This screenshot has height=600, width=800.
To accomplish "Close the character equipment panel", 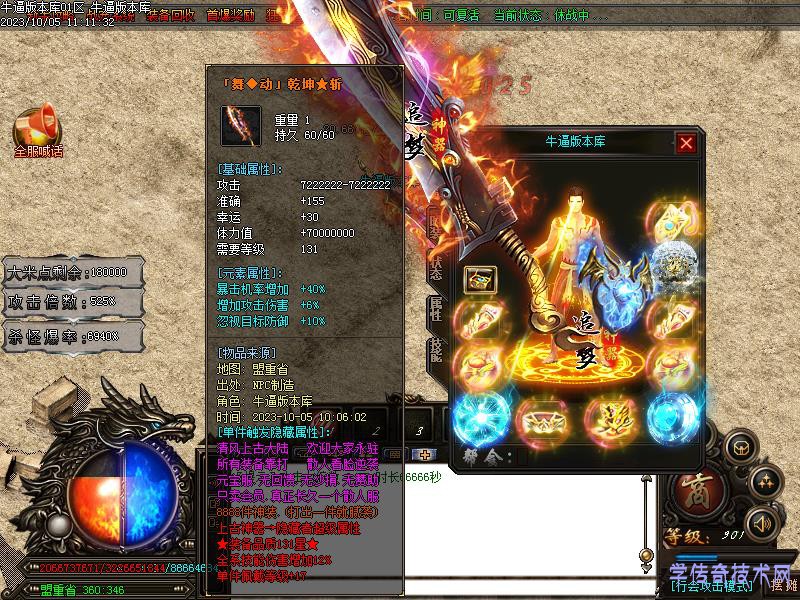I will click(x=686, y=143).
